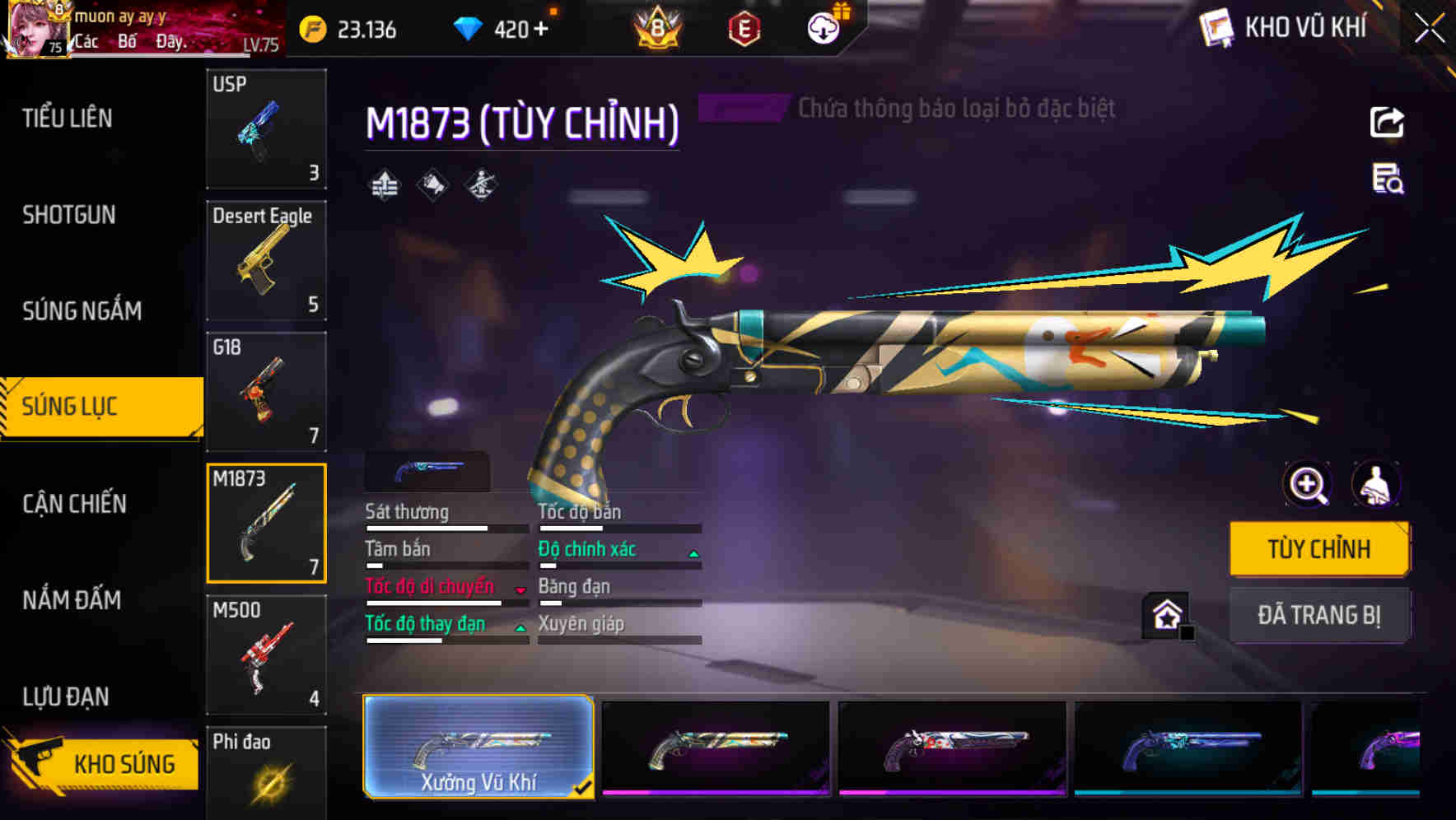
Task: Expand the Tốc độ di chuyển red indicator
Action: click(519, 589)
